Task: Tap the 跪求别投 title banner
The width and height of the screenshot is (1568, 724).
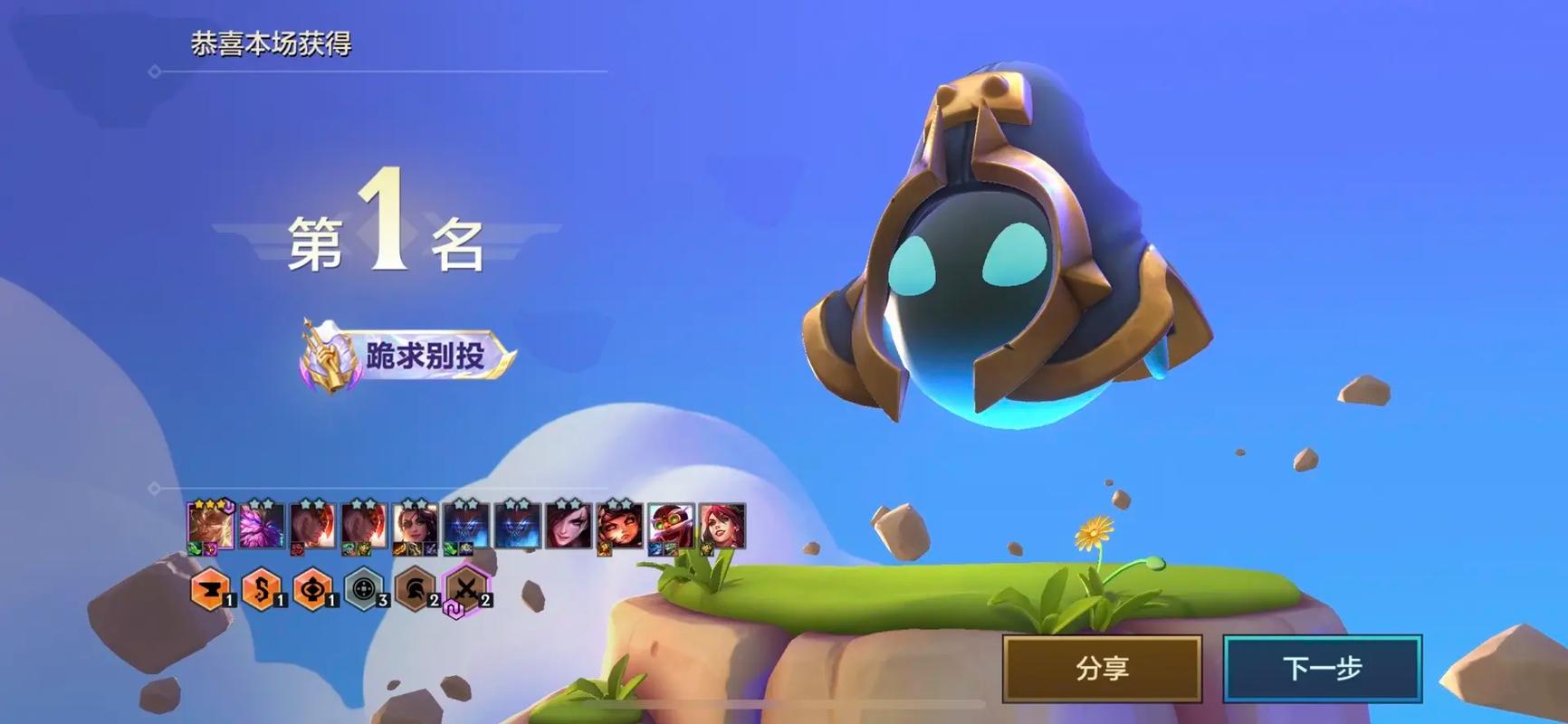Action: point(425,353)
